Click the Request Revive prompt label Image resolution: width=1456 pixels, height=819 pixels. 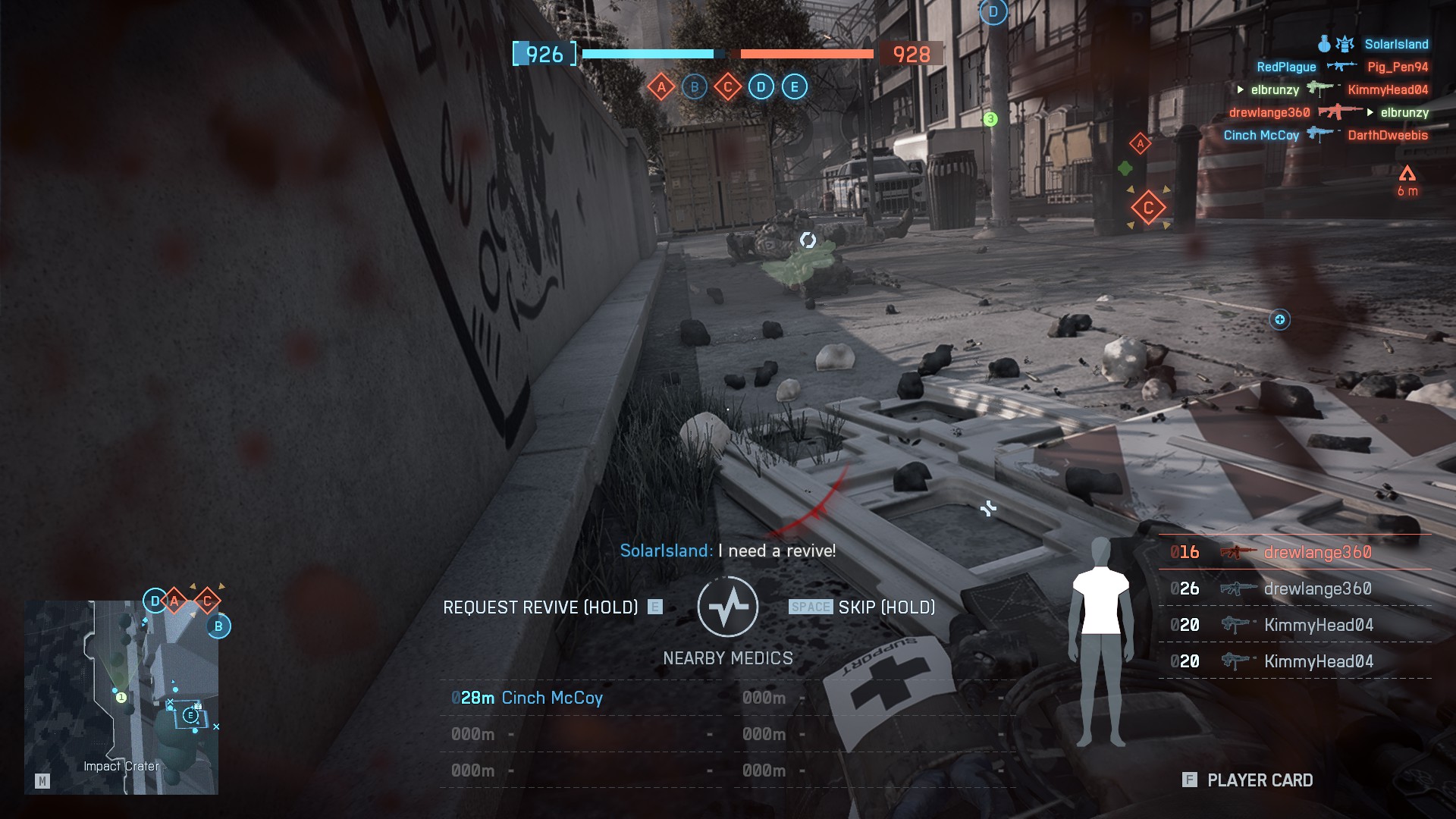pyautogui.click(x=540, y=607)
